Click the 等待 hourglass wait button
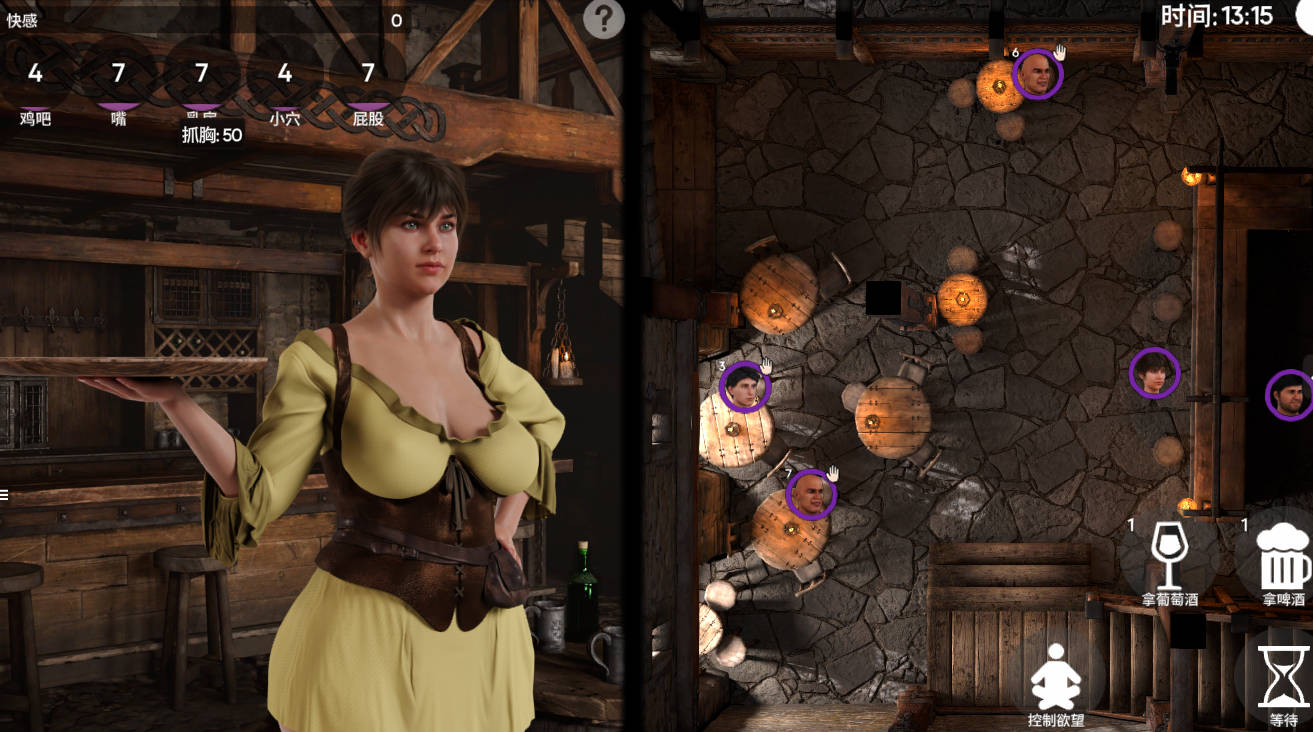Viewport: 1313px width, 732px height. click(1283, 678)
